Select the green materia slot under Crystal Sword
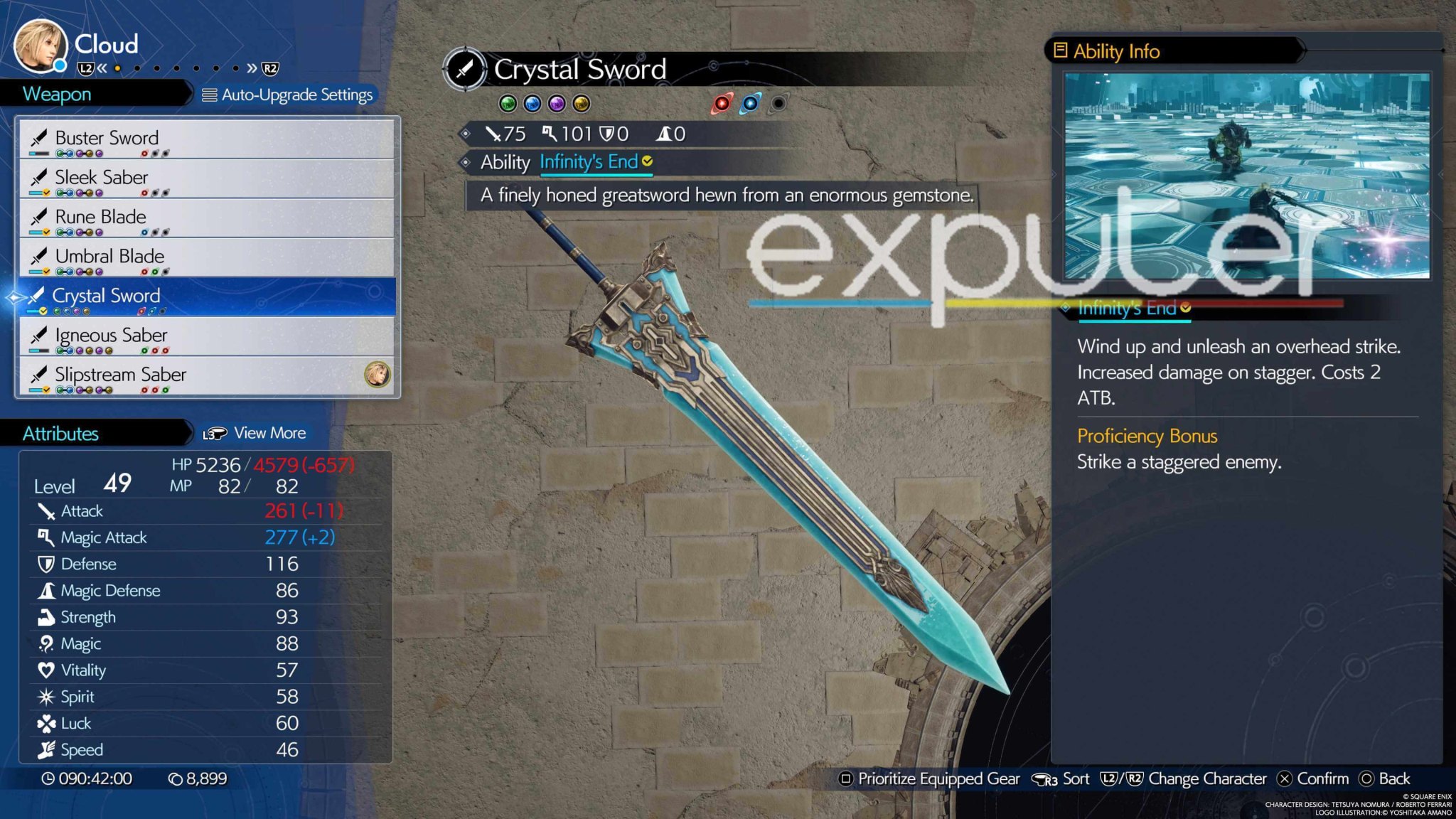1456x819 pixels. pyautogui.click(x=508, y=104)
